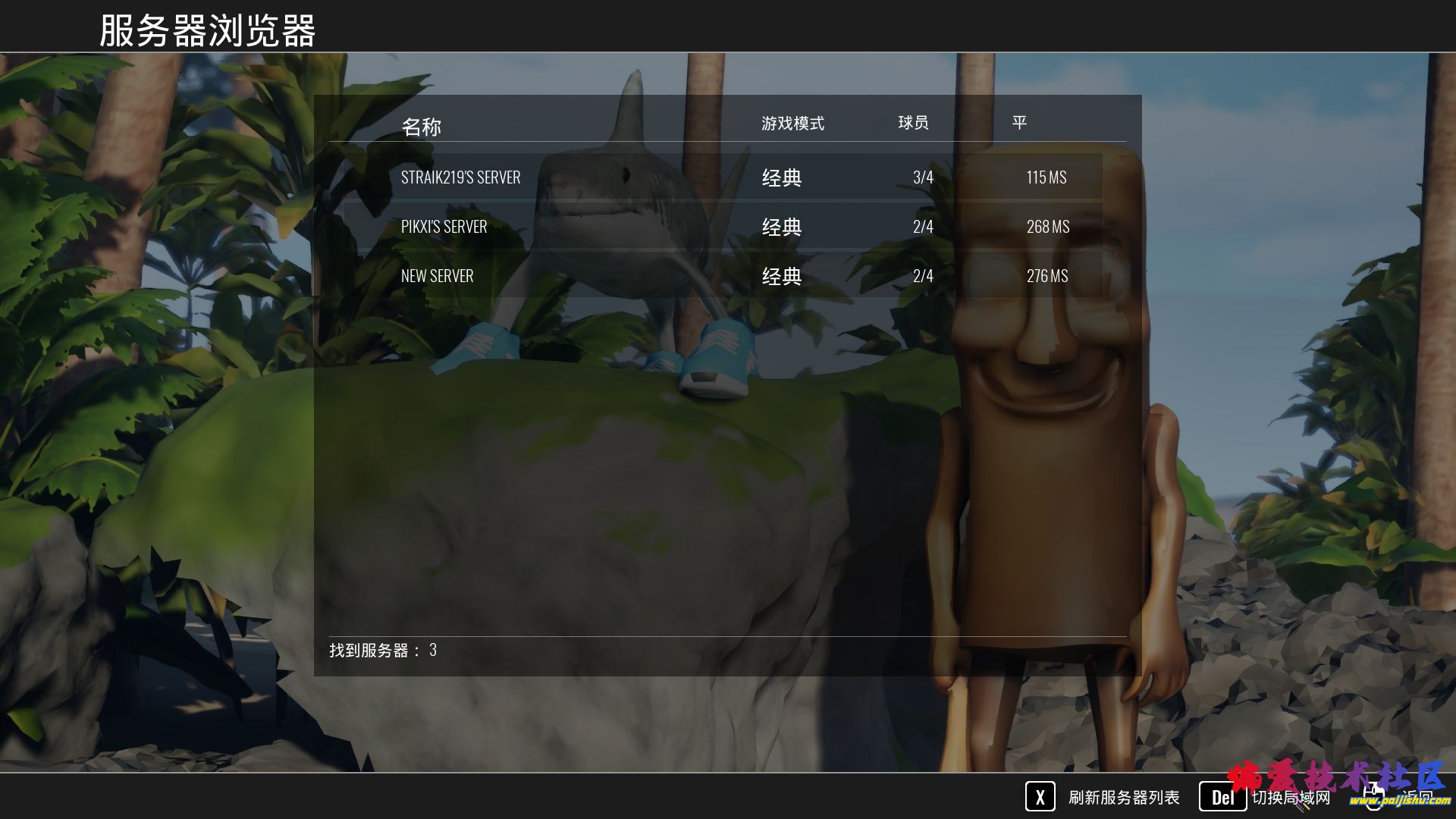Screen dimensions: 1456x819
Task: Select PIKXI'S SERVER row
Action: coord(444,226)
